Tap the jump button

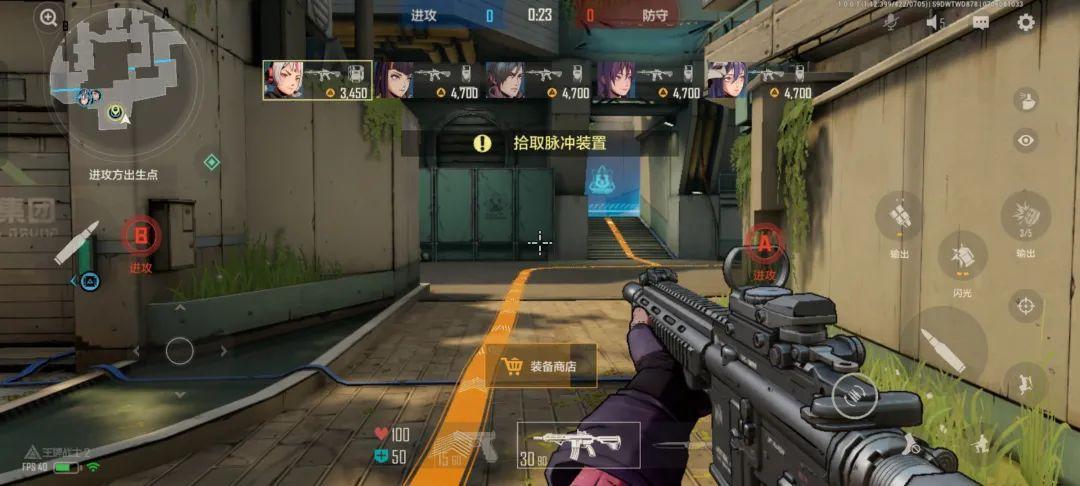click(x=1025, y=382)
